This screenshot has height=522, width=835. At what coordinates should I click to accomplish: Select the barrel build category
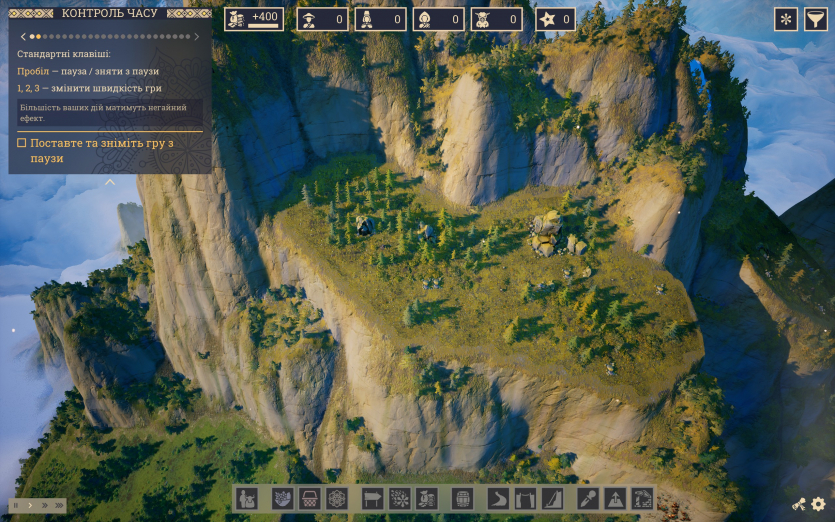tap(463, 498)
